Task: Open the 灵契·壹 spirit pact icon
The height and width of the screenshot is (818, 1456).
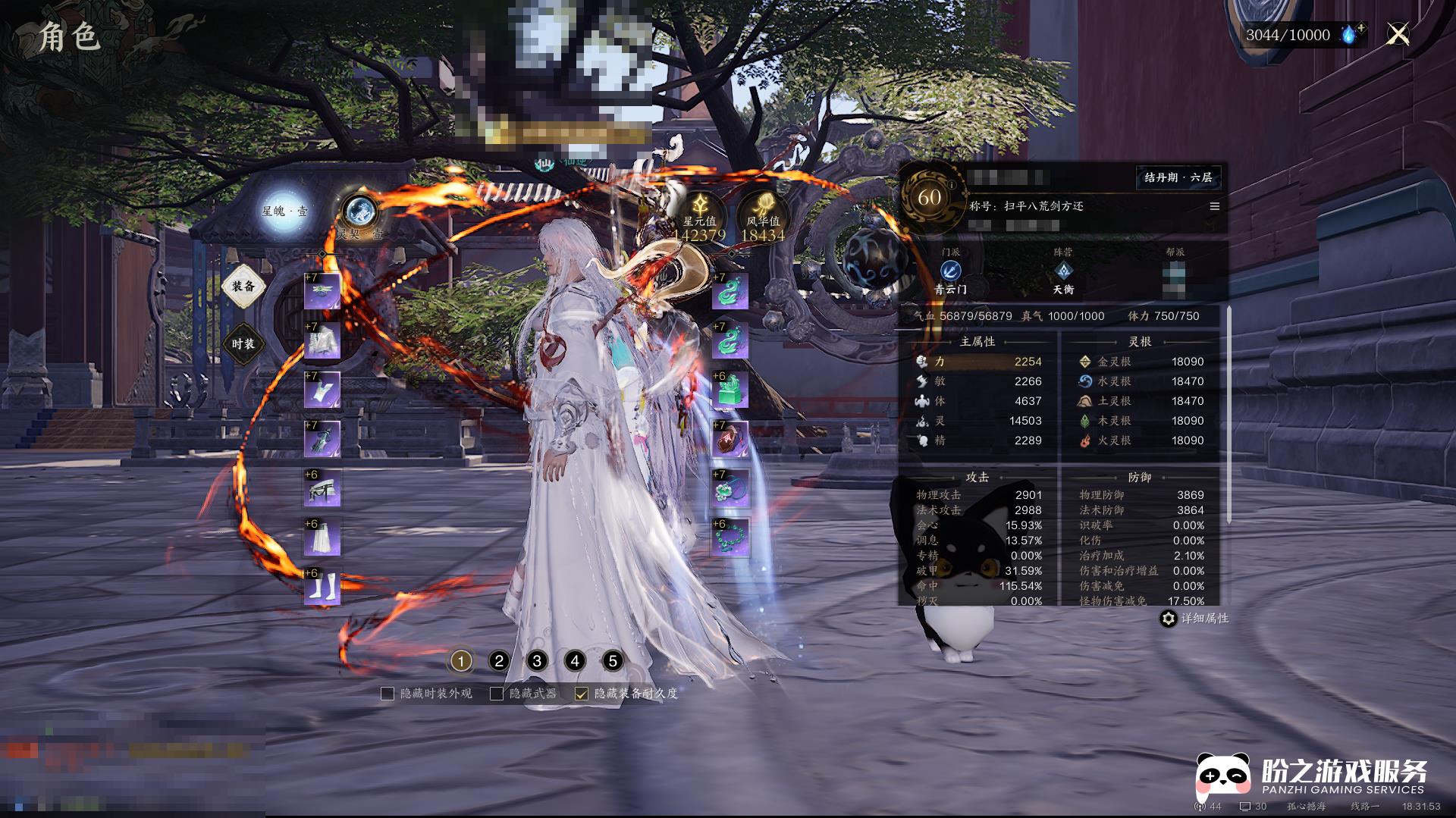Action: (359, 213)
